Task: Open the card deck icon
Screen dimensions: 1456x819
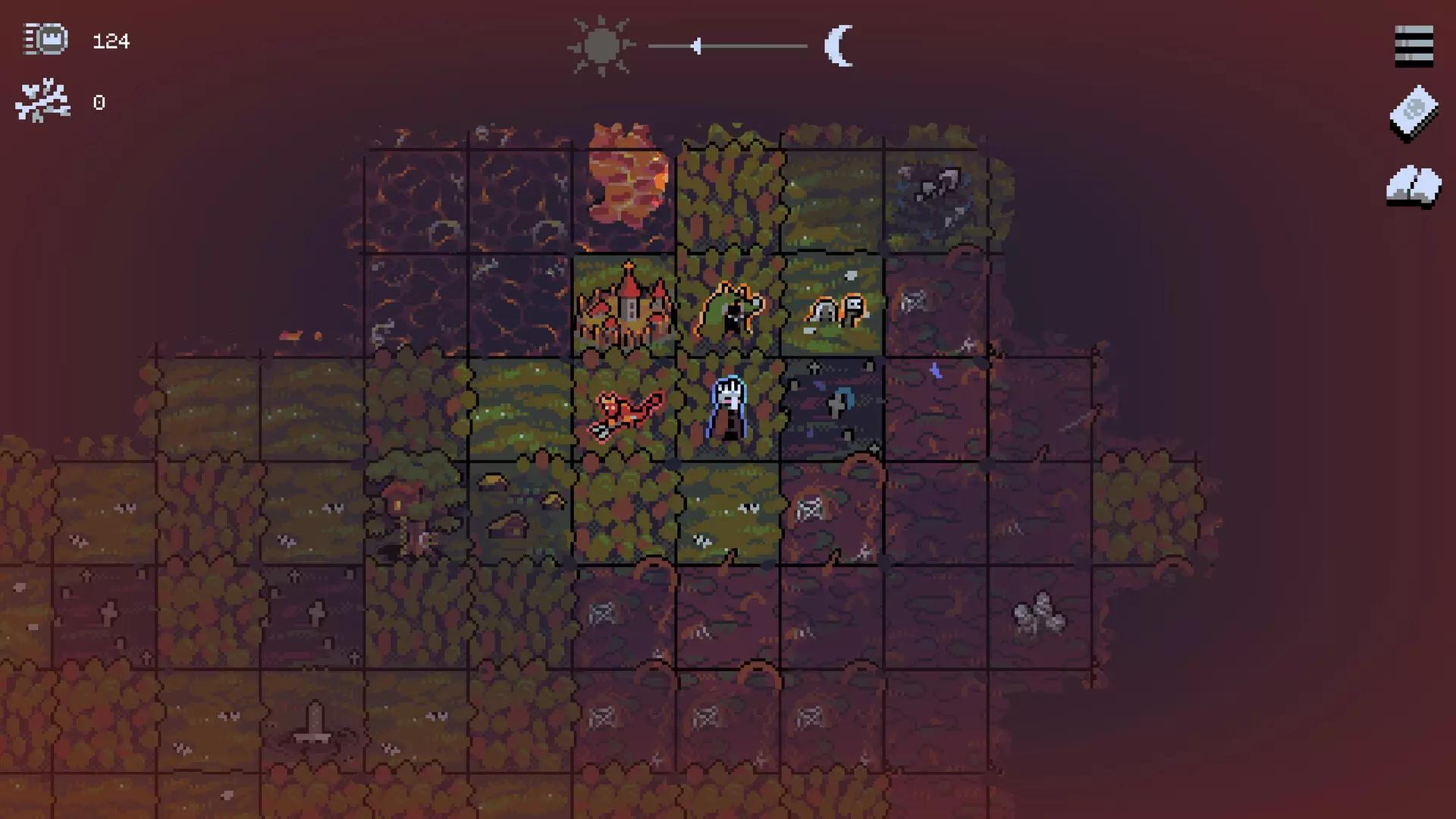Action: pyautogui.click(x=1414, y=114)
